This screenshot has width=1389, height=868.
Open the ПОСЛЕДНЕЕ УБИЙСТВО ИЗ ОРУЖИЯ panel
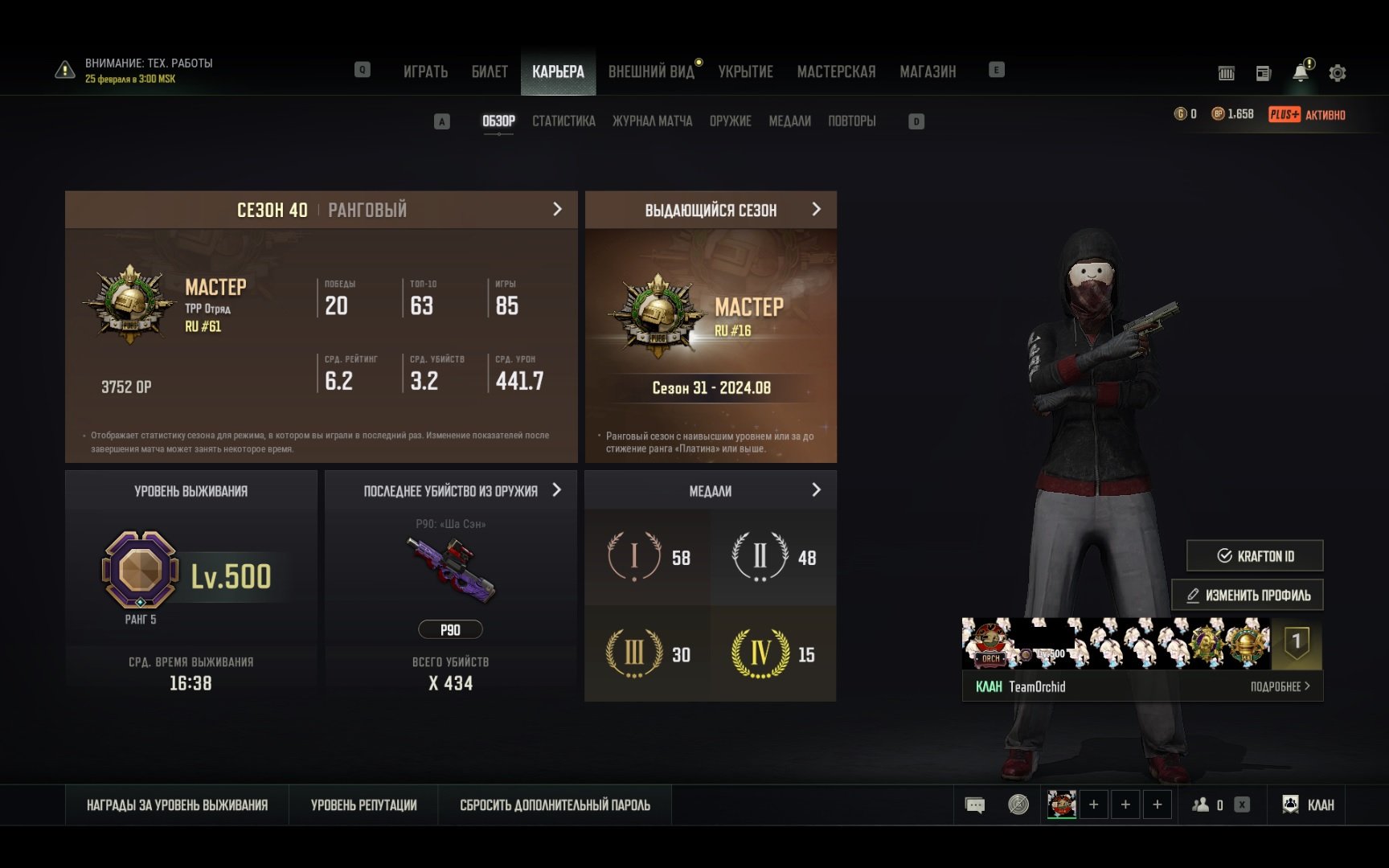(451, 490)
